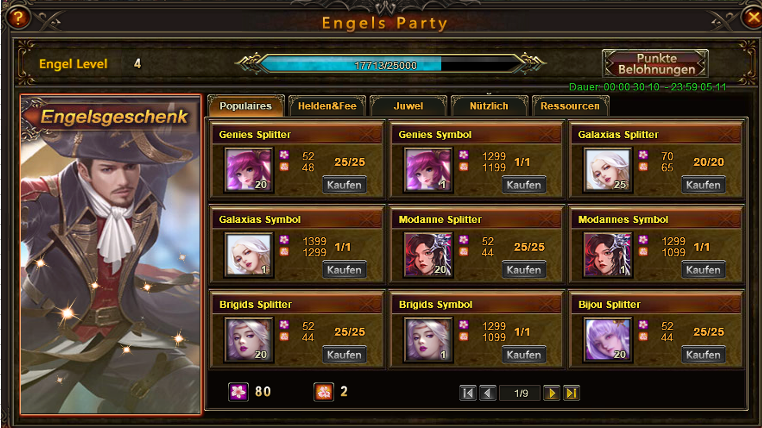Purchase Brigids Symbol via Kaufen

click(524, 355)
